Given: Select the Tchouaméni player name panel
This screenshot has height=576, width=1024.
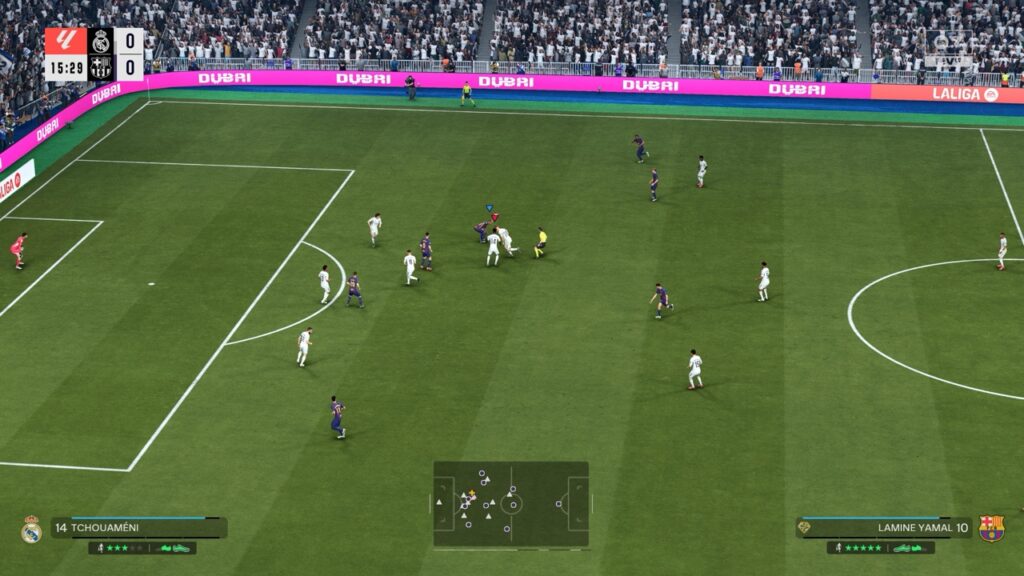Looking at the screenshot, I should point(139,527).
